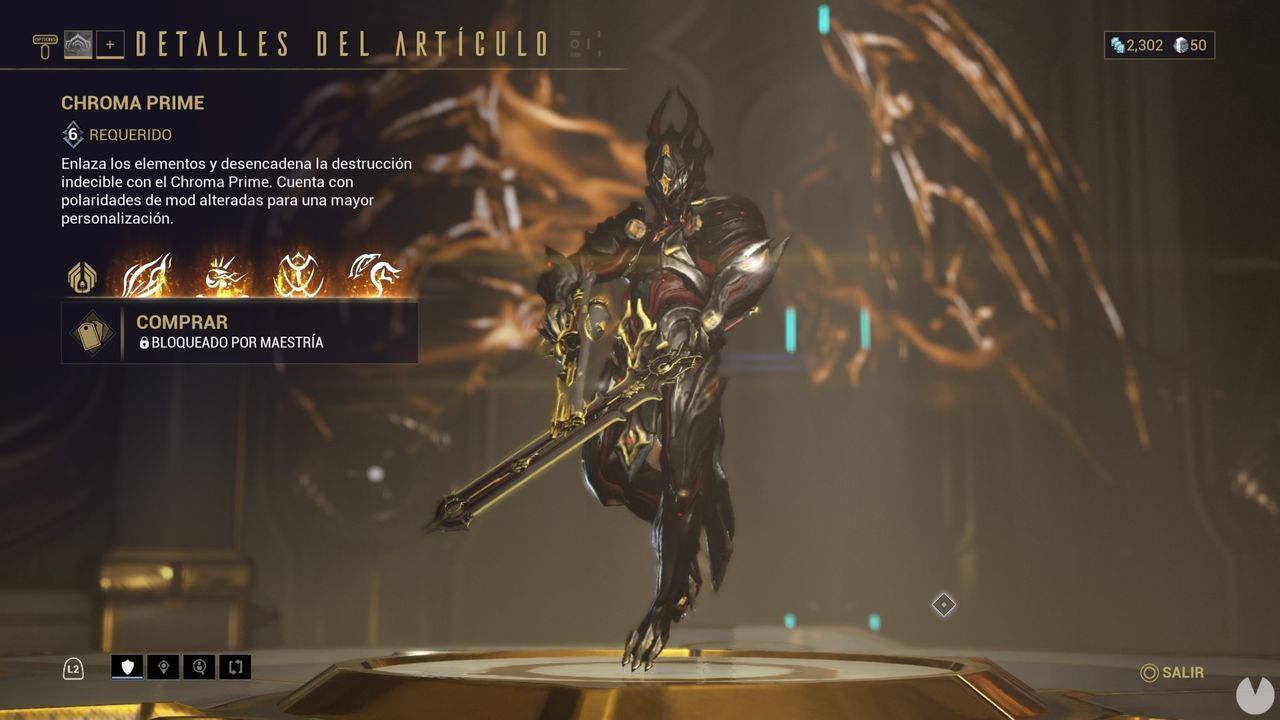Expand the grid icon beside the title
Screen dimensions: 1280x720
click(576, 40)
